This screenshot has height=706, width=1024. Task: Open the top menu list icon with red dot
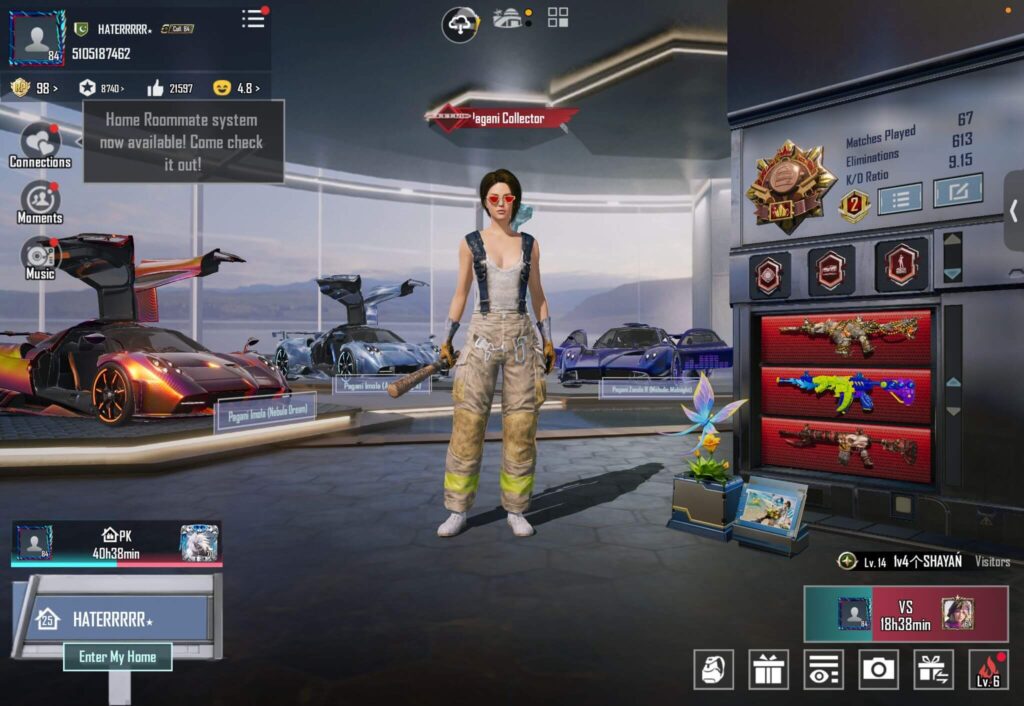[x=254, y=18]
